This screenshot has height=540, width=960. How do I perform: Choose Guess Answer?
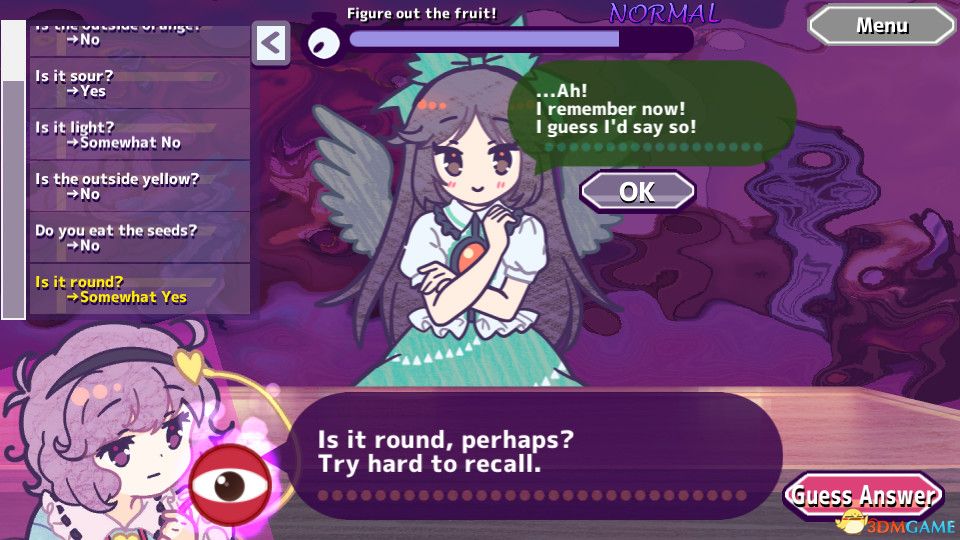[x=863, y=496]
